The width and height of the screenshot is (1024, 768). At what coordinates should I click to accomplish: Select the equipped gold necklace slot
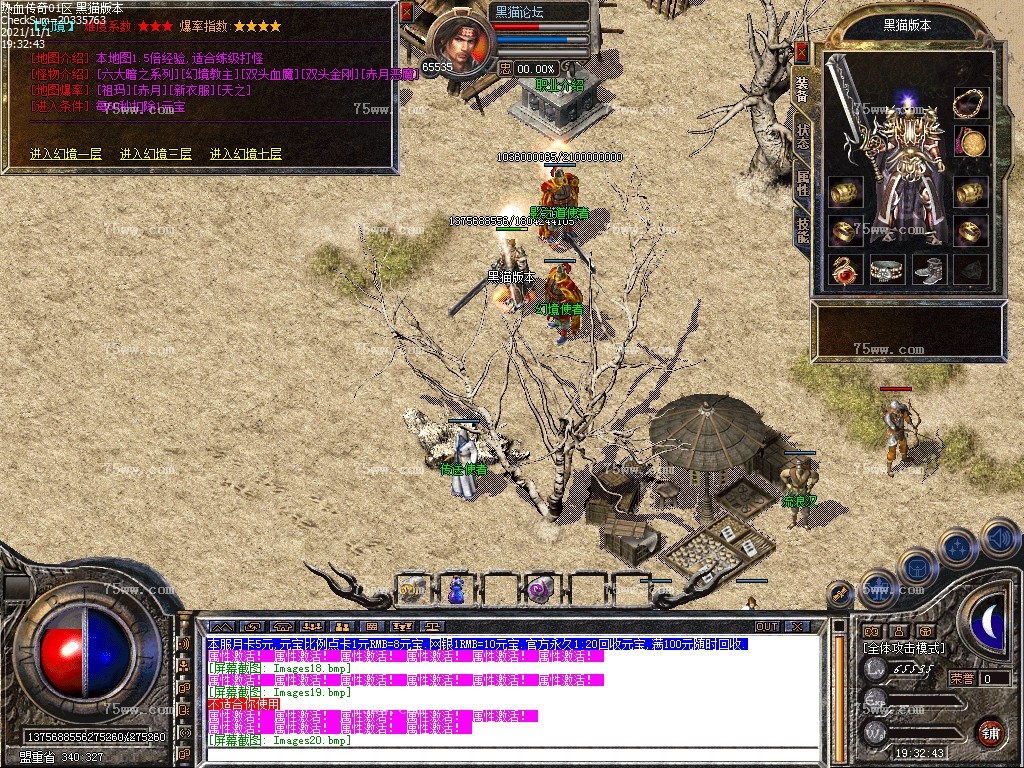coord(970,102)
